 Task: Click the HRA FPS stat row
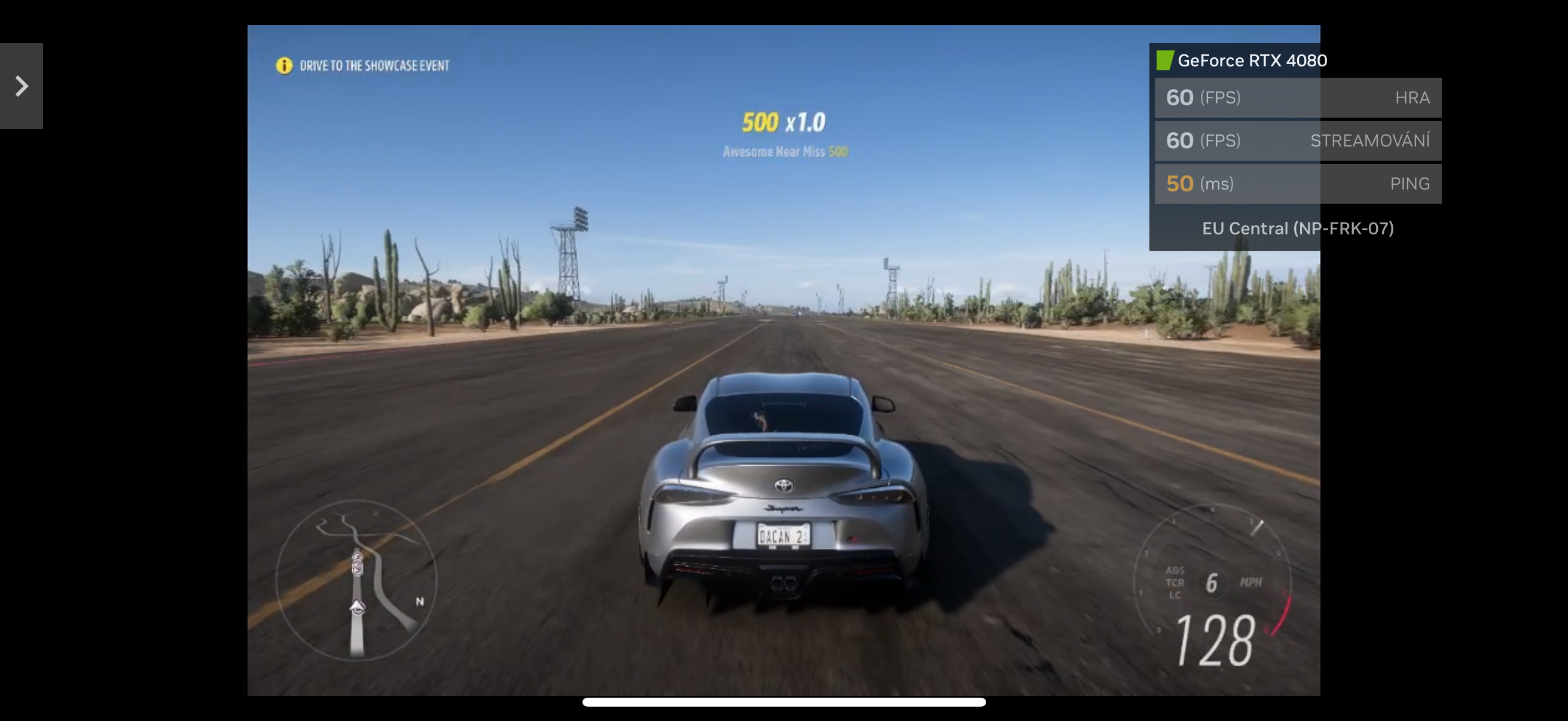[1297, 97]
